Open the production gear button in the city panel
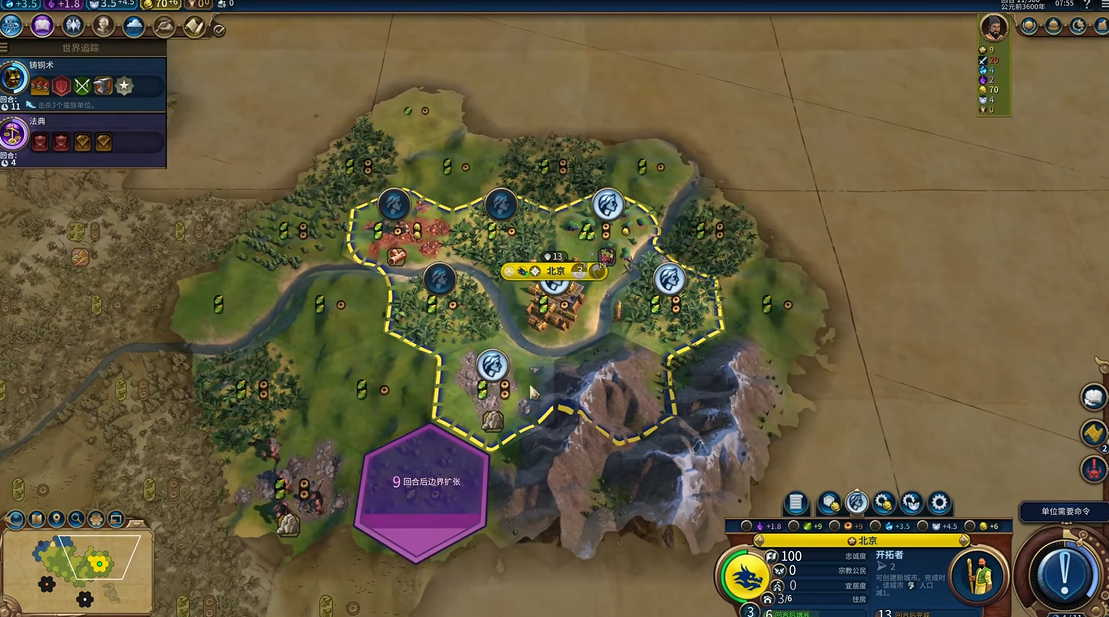1109x617 pixels. point(938,502)
